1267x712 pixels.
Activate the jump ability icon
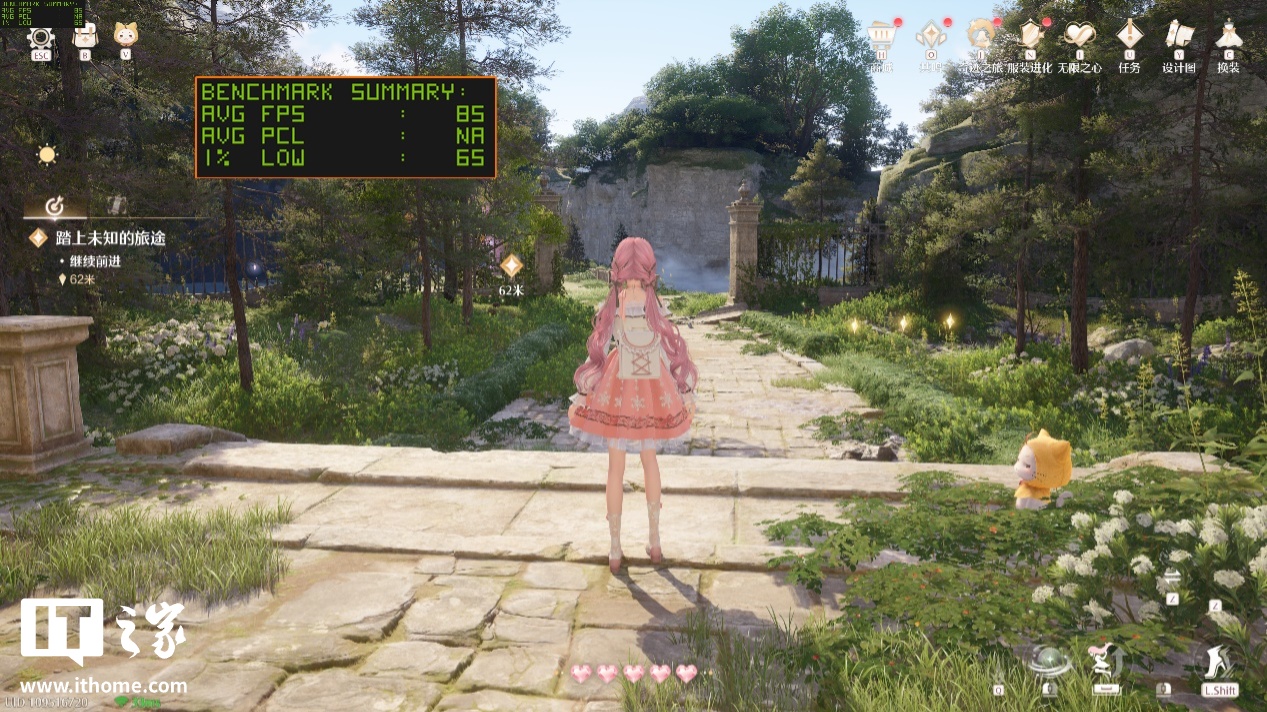click(x=1105, y=661)
